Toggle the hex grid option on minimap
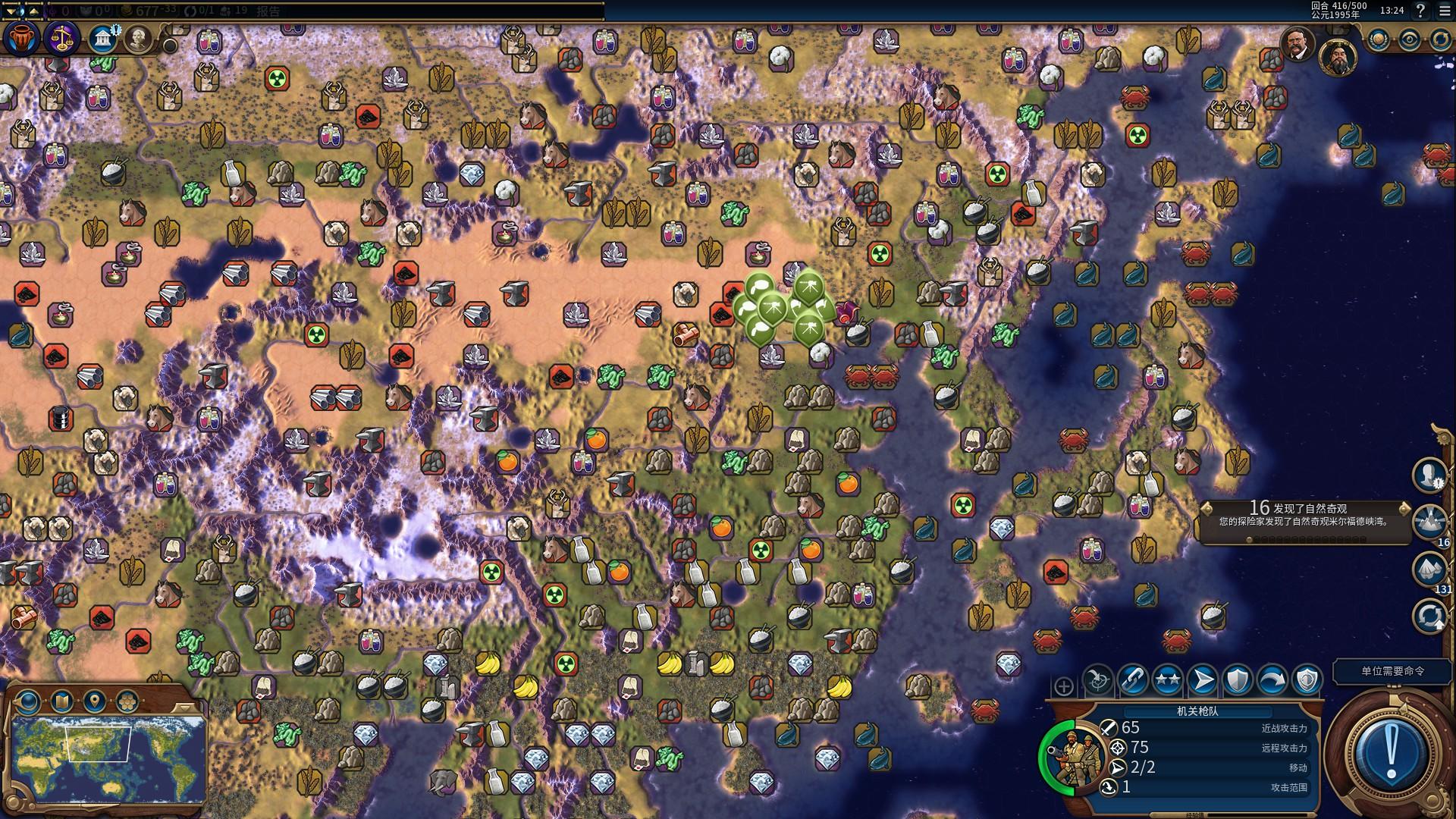Viewport: 1456px width, 819px height. tap(126, 701)
